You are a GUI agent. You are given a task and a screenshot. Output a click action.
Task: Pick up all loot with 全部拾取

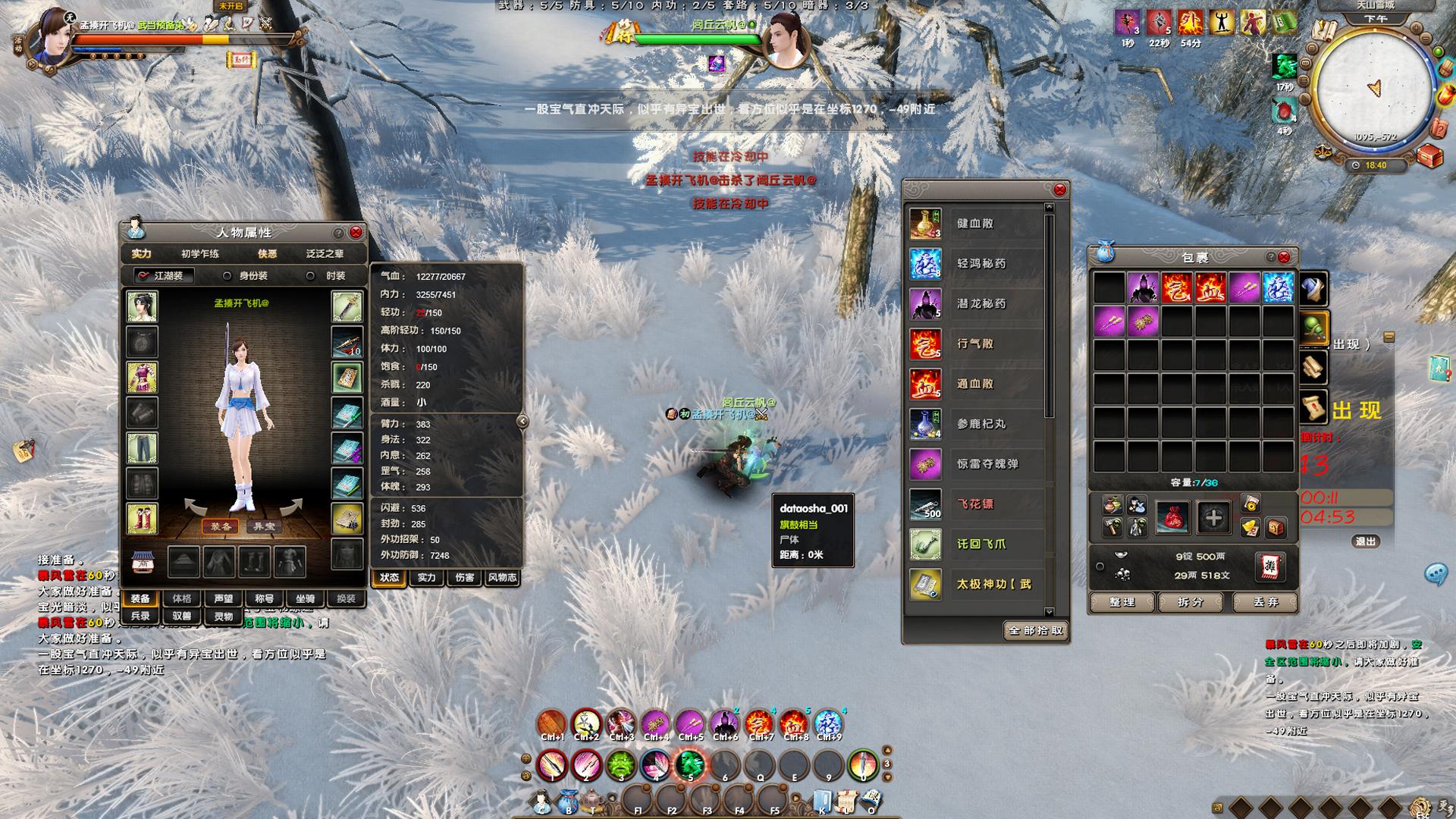1036,630
